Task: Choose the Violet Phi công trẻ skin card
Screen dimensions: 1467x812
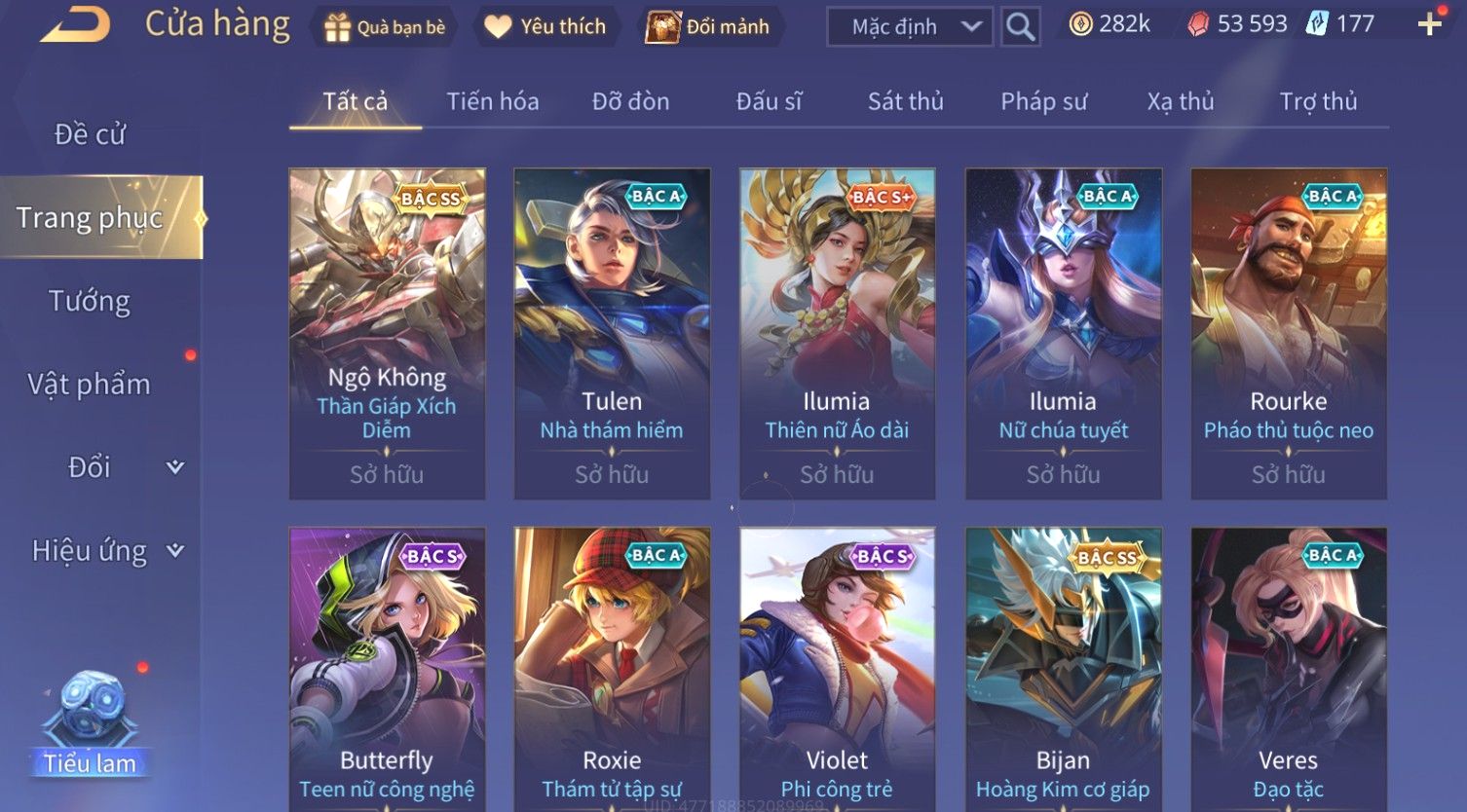Action: point(837,672)
